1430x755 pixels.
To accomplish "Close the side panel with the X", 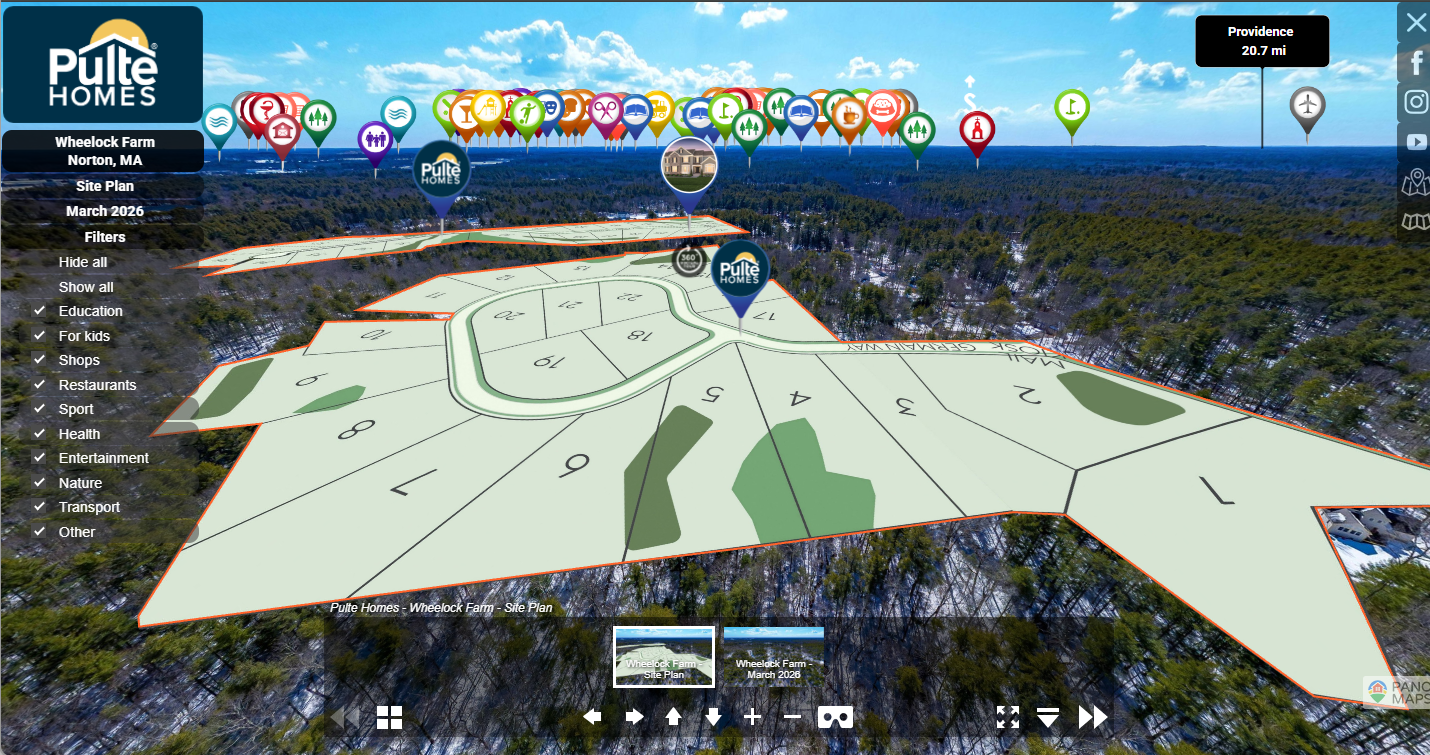I will (1416, 22).
